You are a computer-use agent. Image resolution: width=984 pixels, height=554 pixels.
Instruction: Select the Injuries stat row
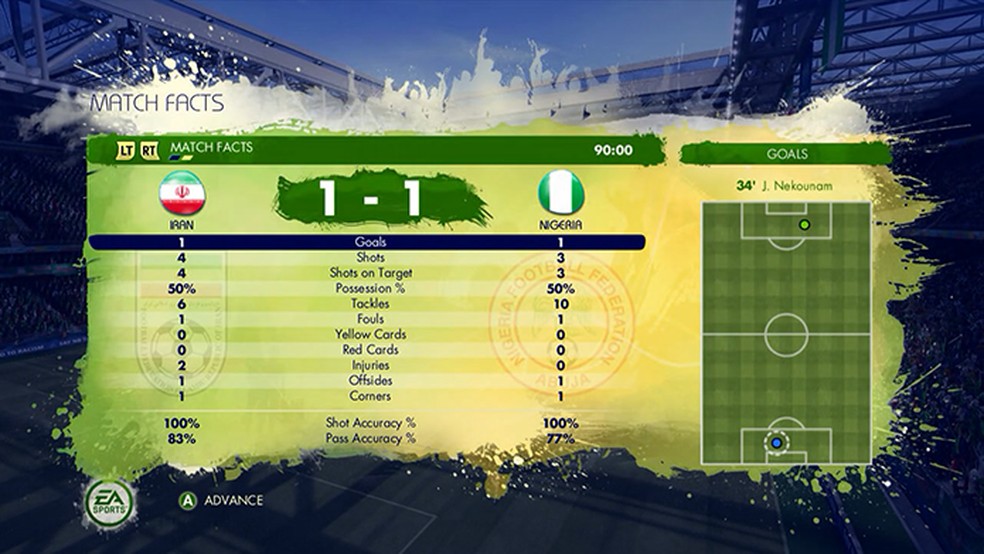[x=368, y=366]
